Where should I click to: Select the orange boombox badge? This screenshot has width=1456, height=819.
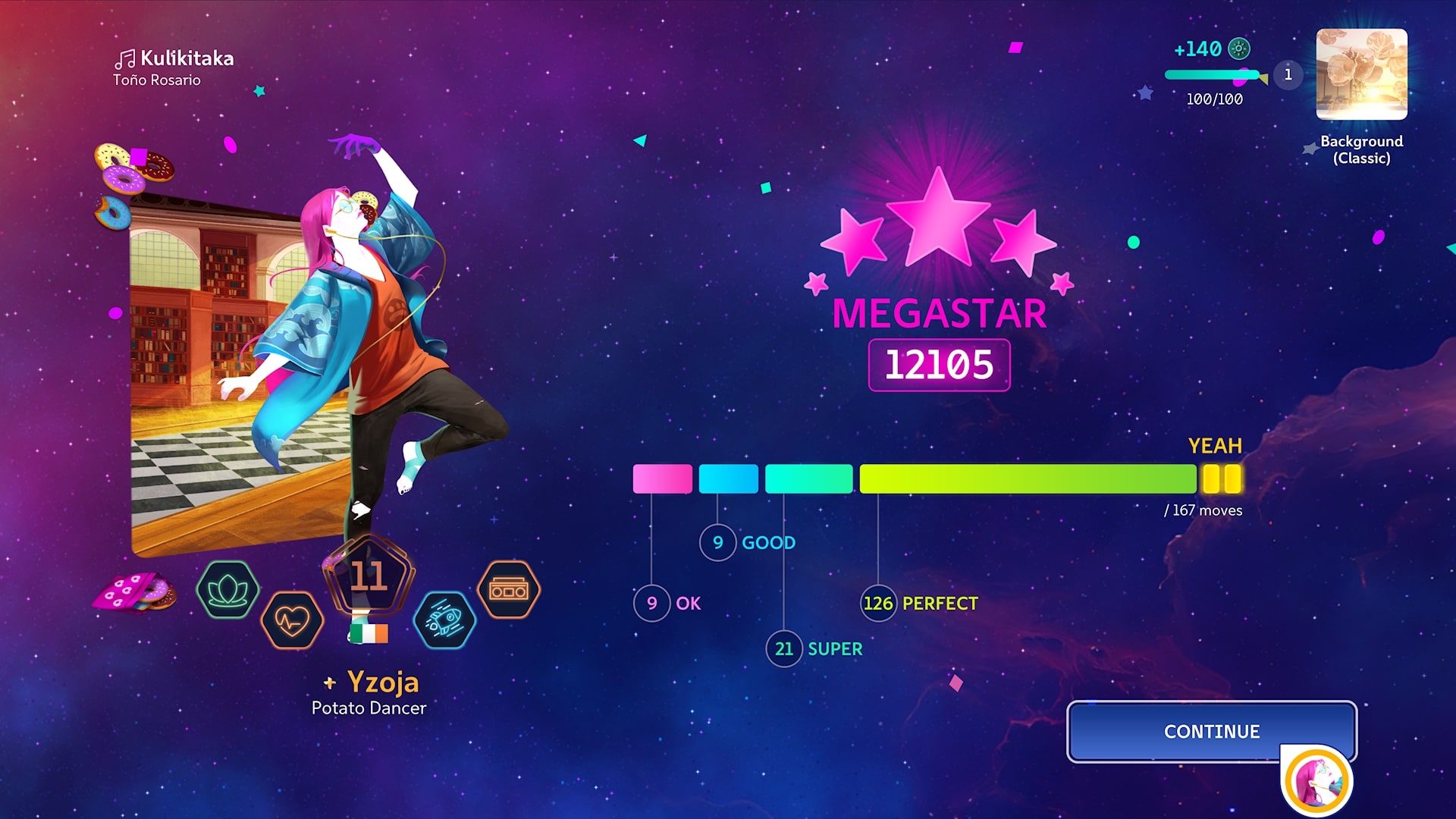[509, 589]
